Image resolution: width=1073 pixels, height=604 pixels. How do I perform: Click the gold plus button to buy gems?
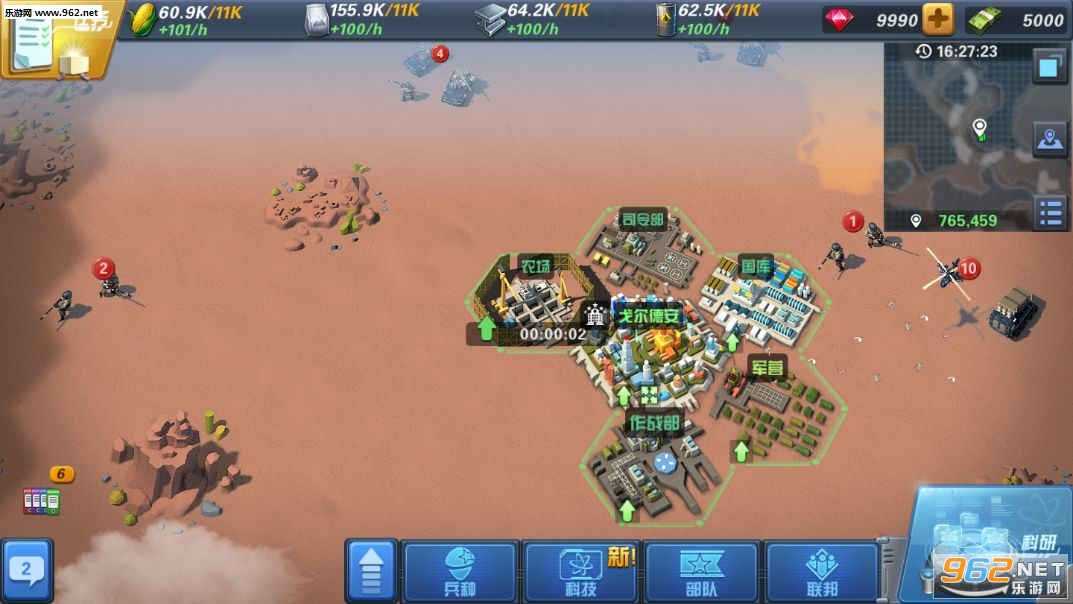click(937, 20)
